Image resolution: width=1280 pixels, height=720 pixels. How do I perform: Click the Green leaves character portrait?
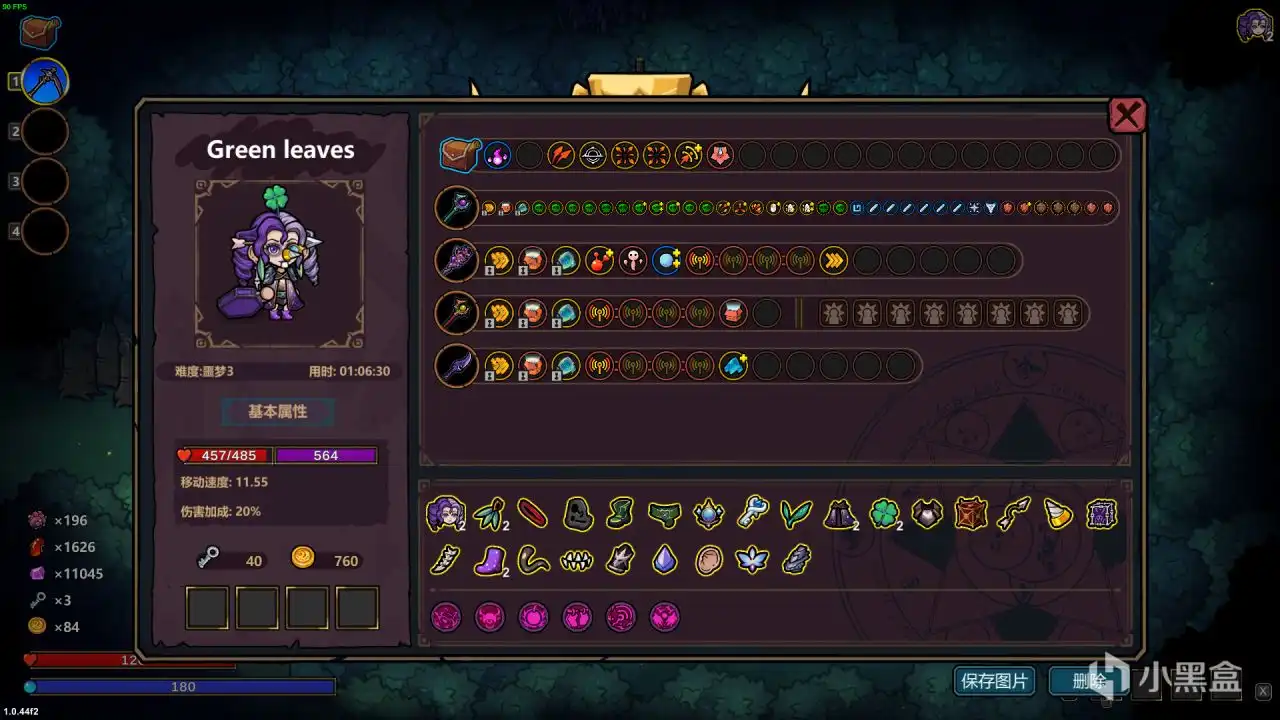pos(278,262)
